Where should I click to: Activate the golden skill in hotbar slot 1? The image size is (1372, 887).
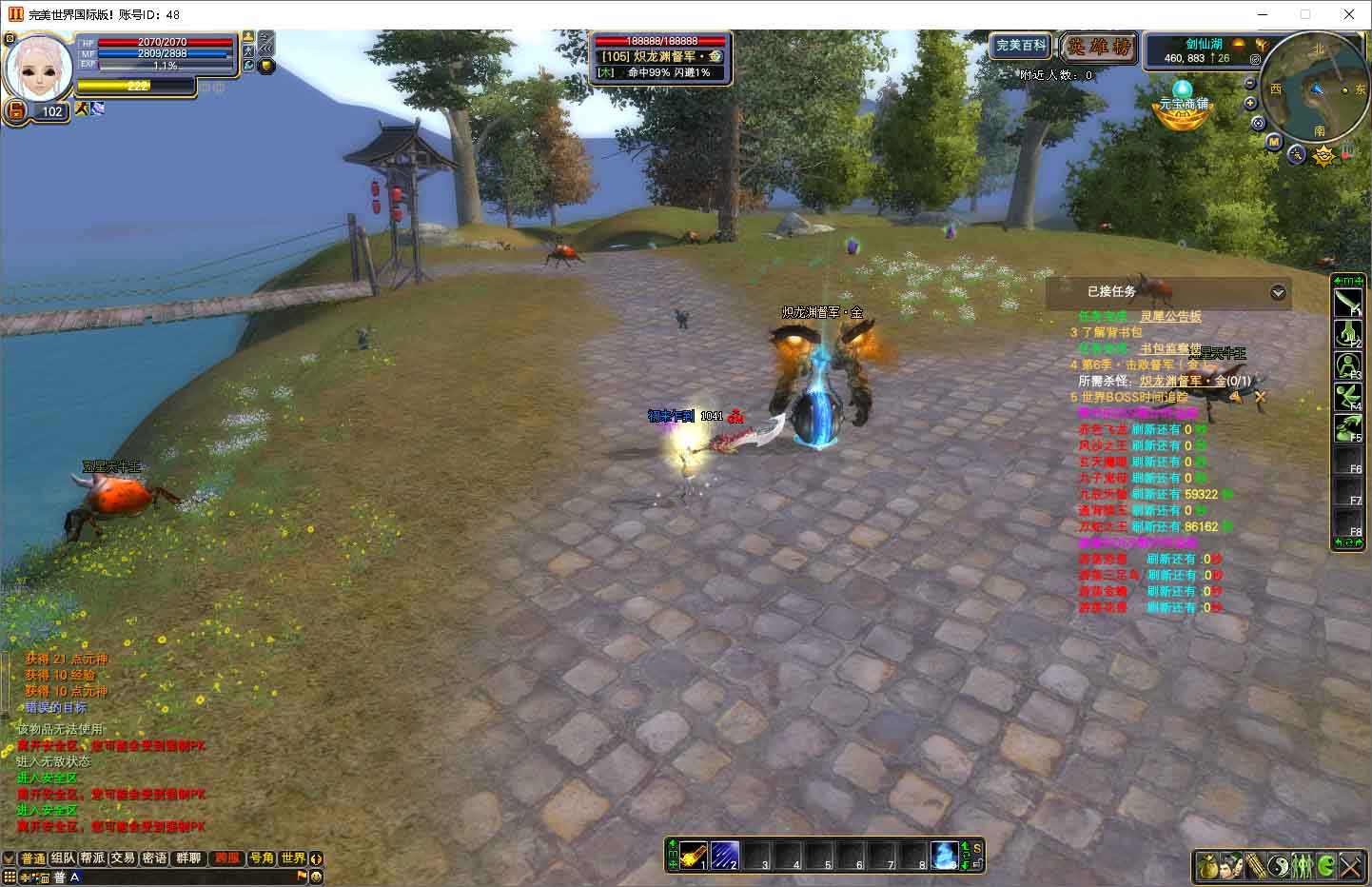[x=694, y=855]
